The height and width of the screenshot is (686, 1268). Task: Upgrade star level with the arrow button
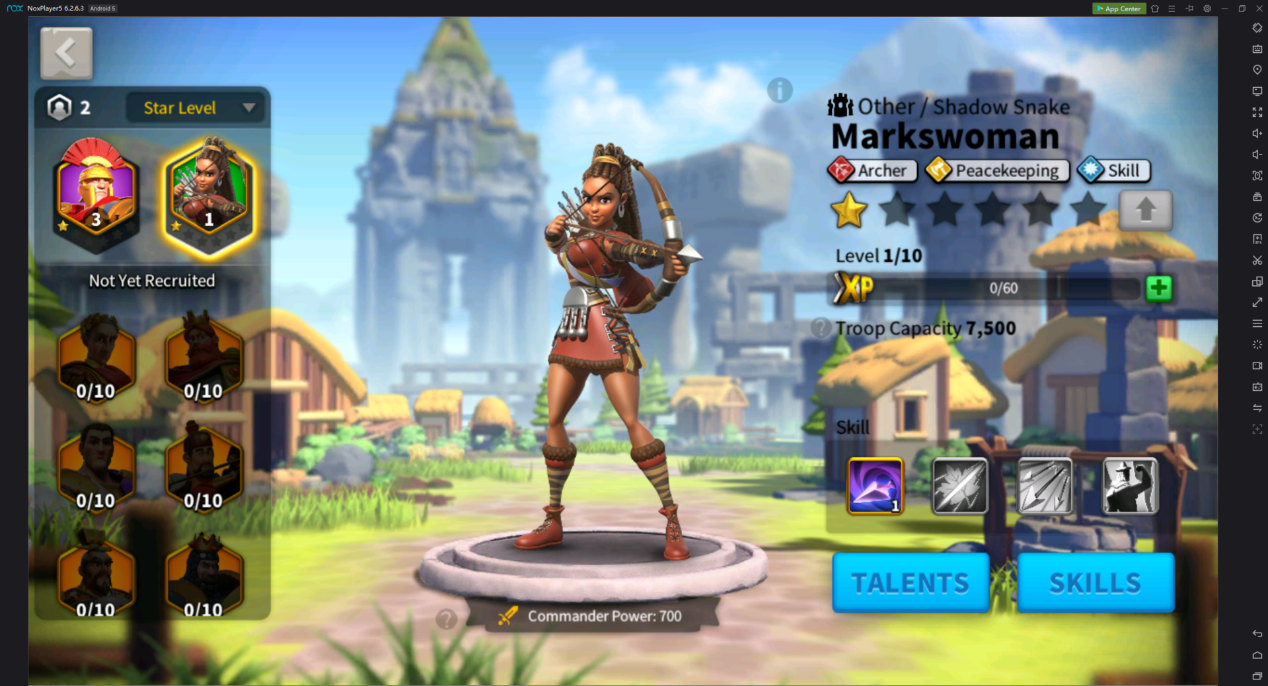[x=1145, y=210]
